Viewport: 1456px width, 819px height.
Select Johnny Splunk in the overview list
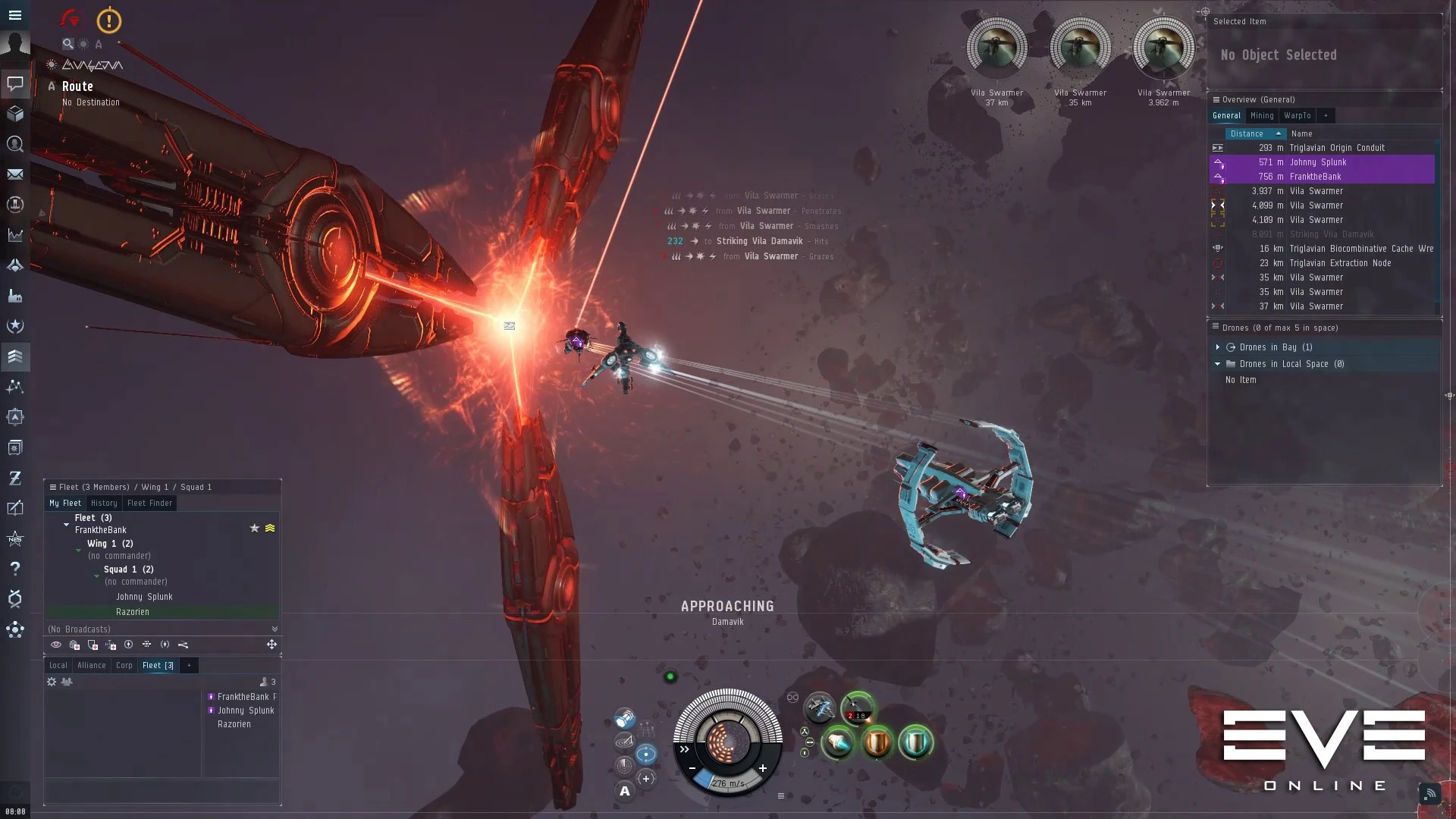[x=1317, y=162]
